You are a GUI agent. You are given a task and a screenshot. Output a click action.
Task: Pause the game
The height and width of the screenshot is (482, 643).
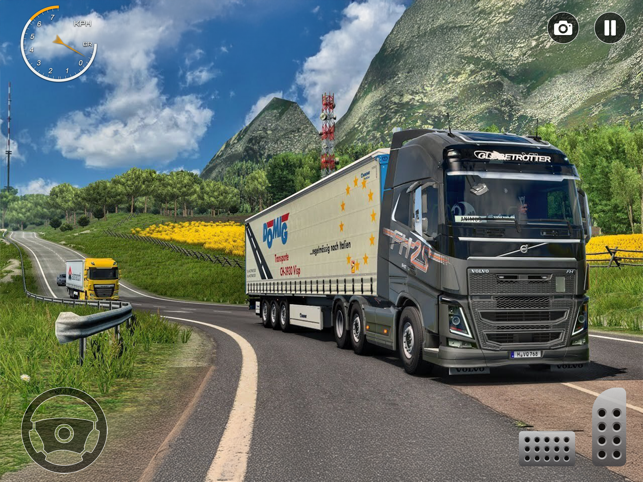[x=610, y=28]
